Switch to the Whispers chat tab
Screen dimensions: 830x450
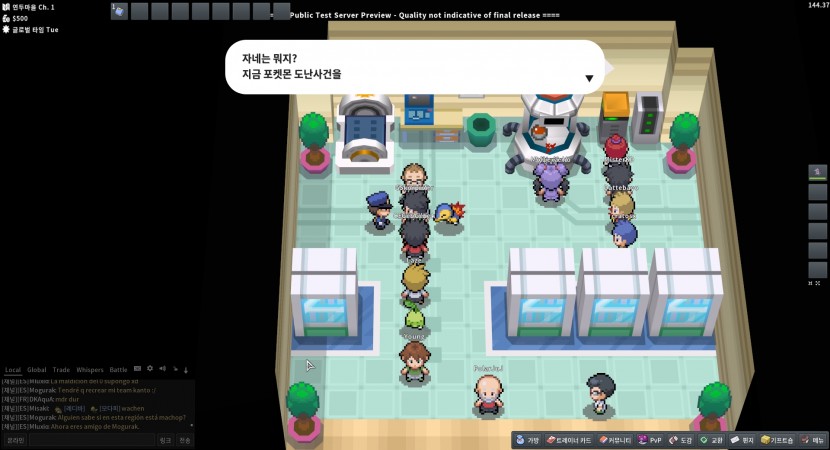(x=90, y=370)
